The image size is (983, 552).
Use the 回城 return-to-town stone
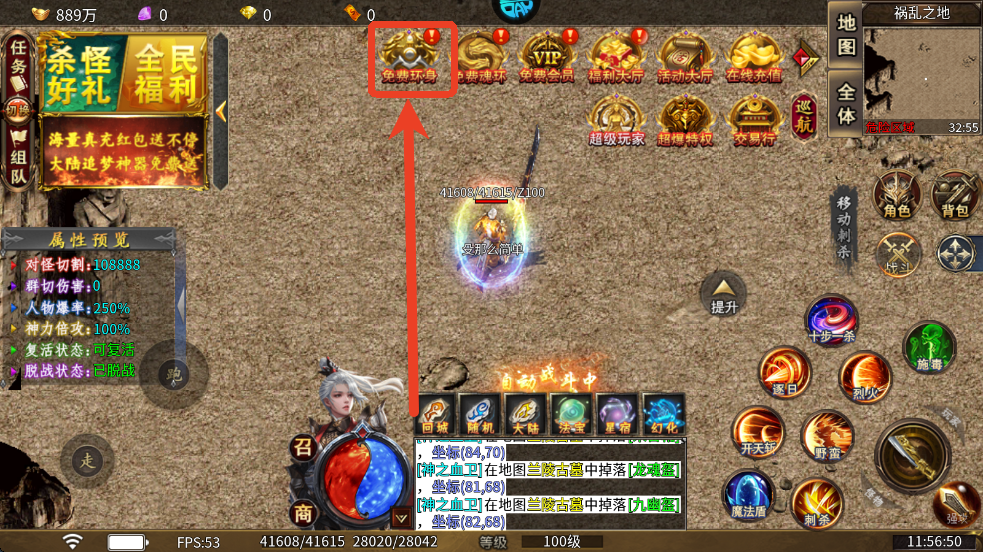(x=436, y=415)
